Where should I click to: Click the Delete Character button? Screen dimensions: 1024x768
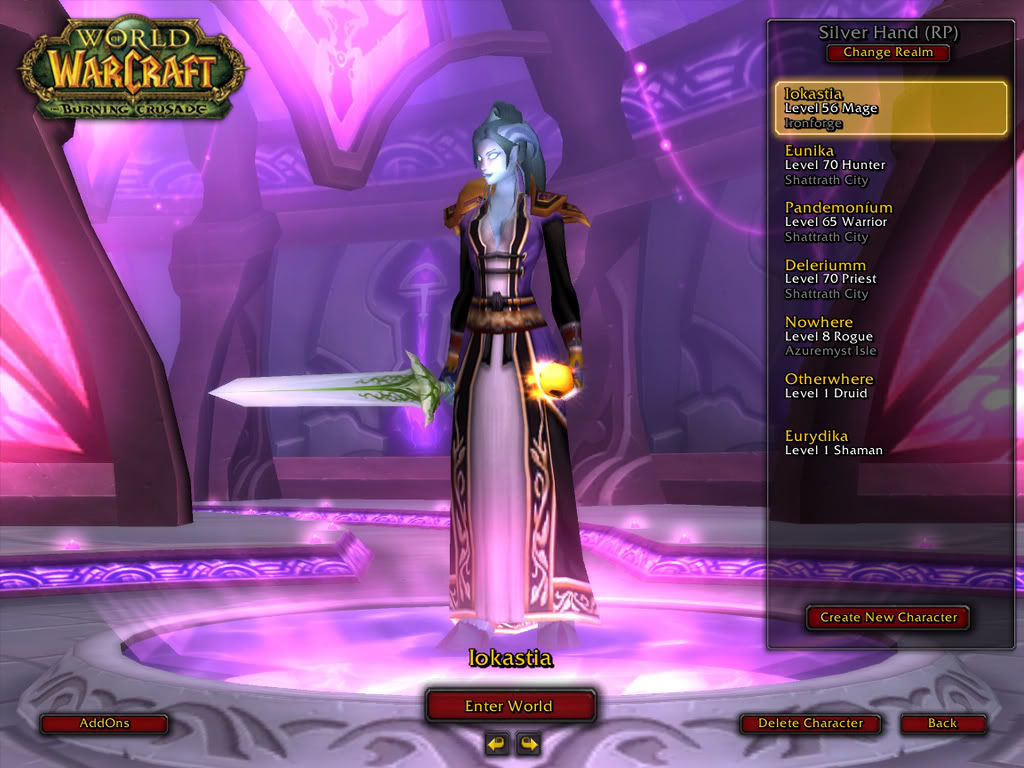click(x=810, y=723)
